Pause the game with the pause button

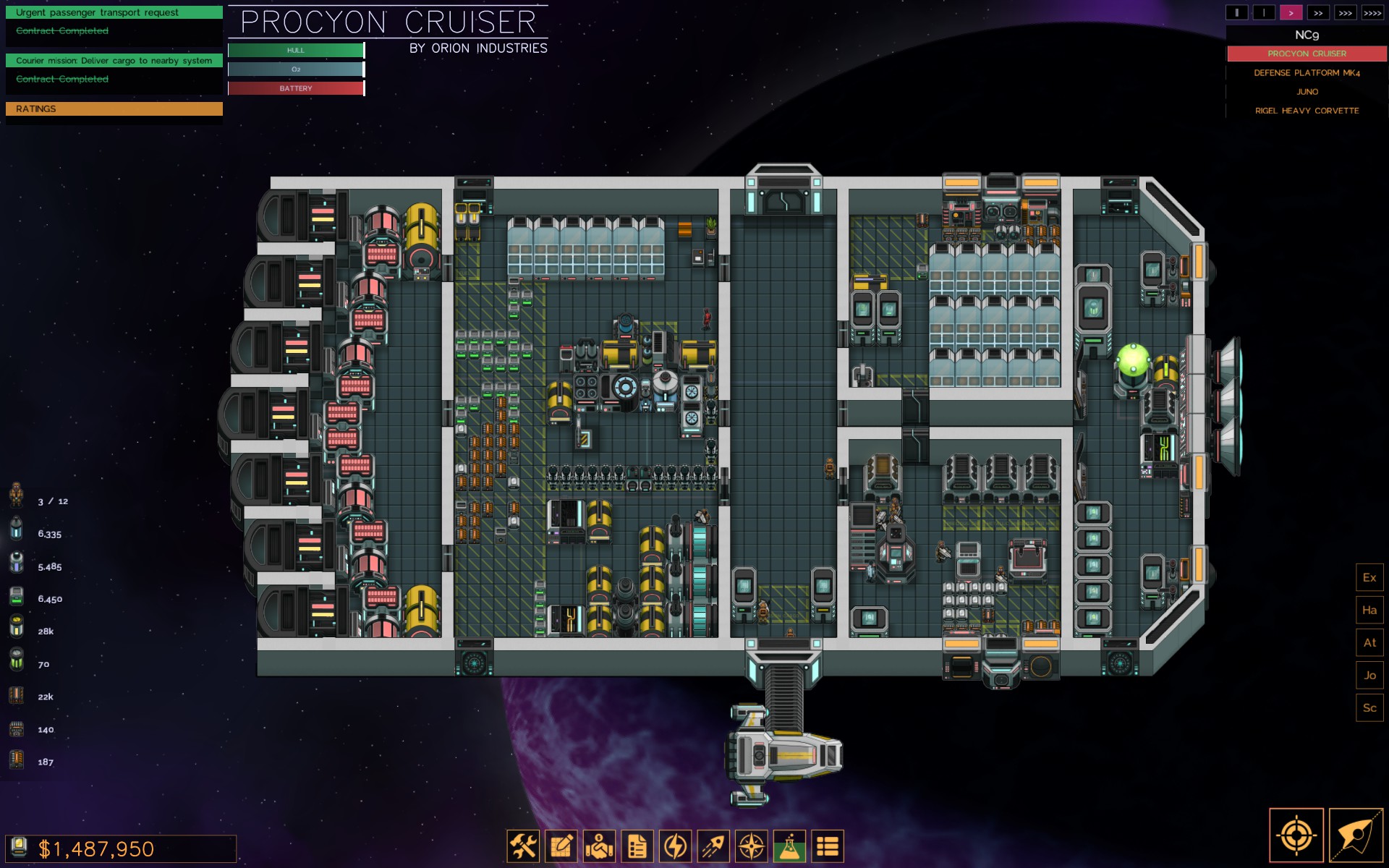coord(1236,13)
